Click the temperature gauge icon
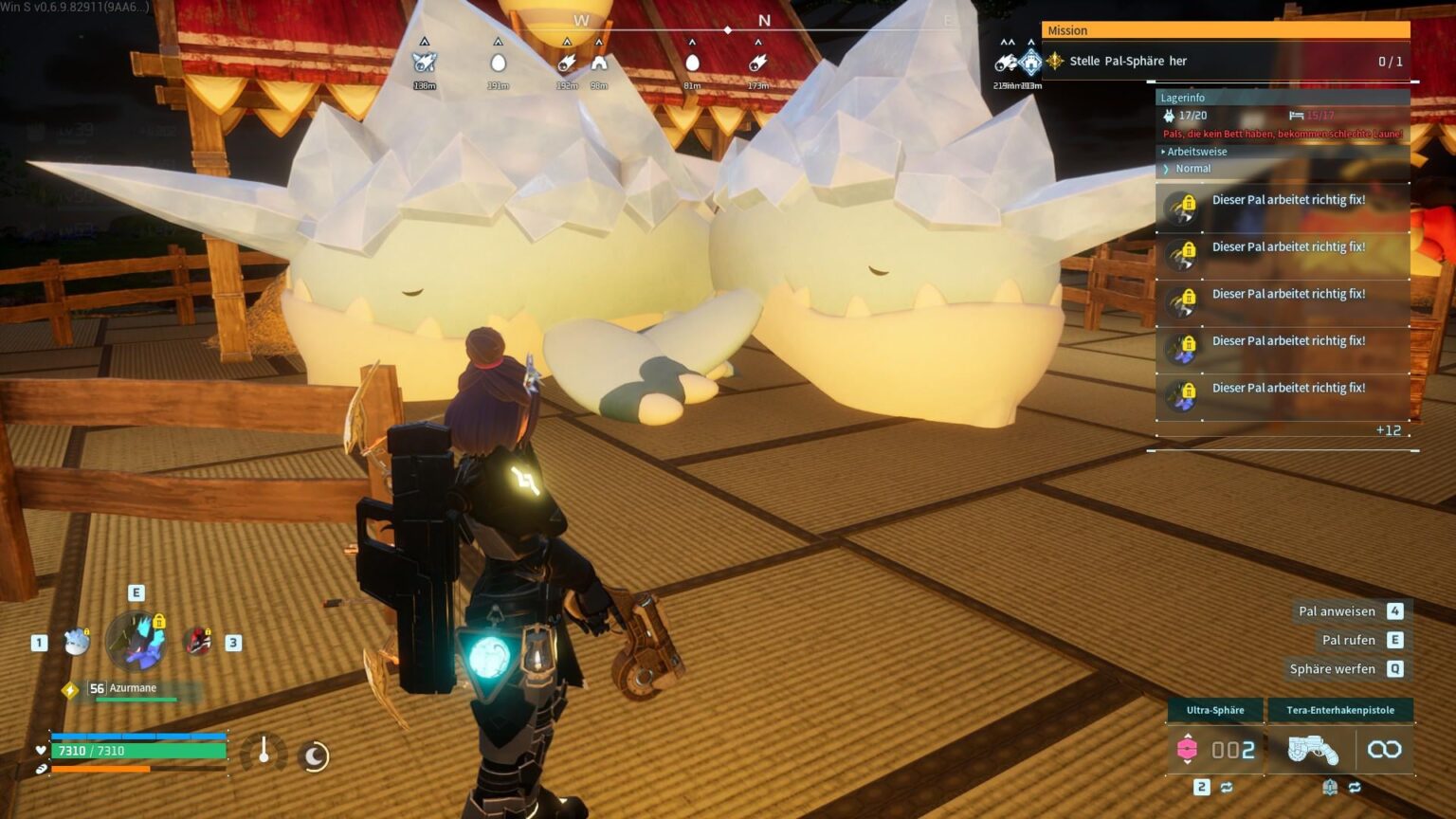 click(264, 753)
